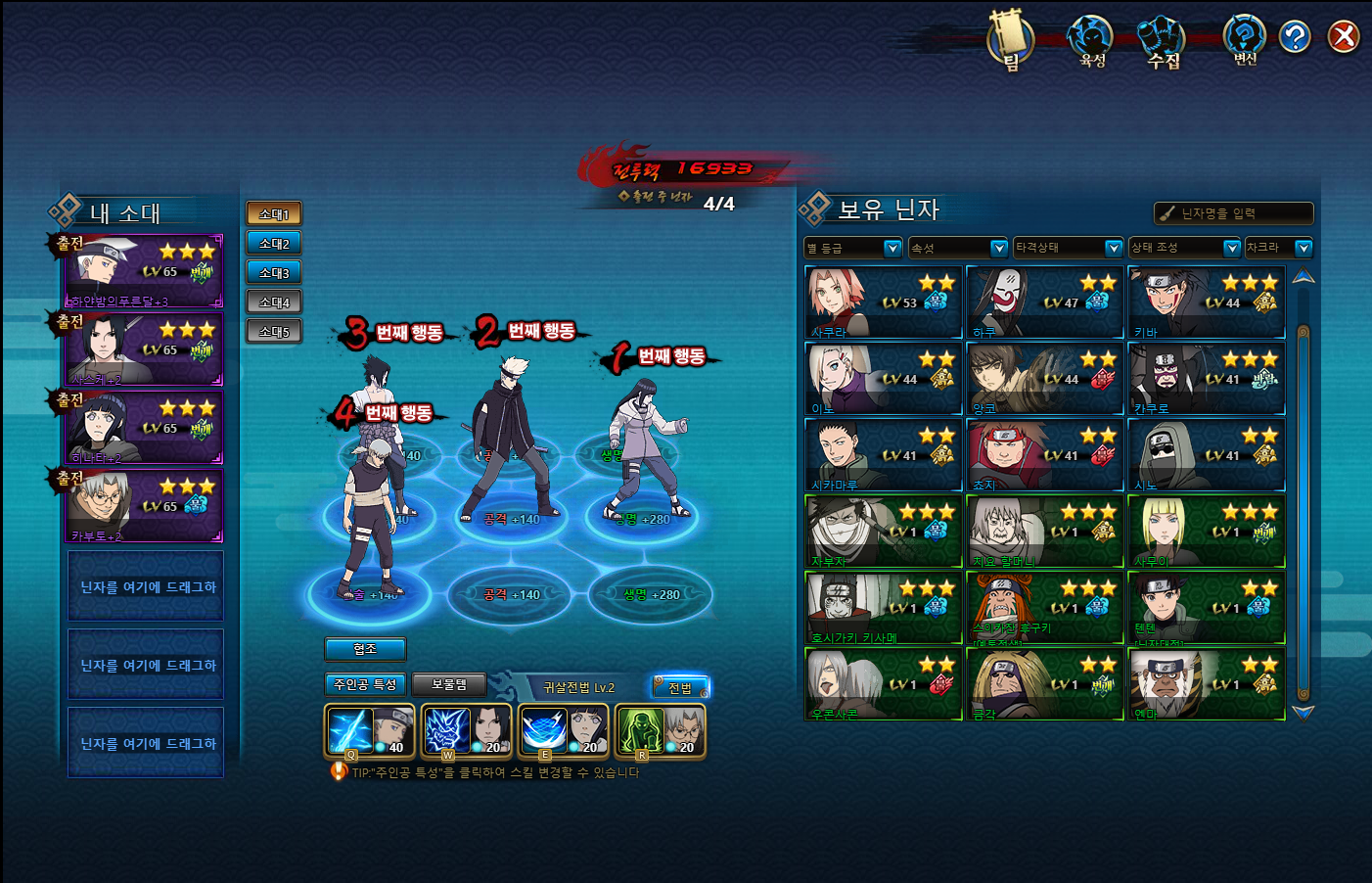Select the 사쿠라 ninja card

pyautogui.click(x=884, y=302)
